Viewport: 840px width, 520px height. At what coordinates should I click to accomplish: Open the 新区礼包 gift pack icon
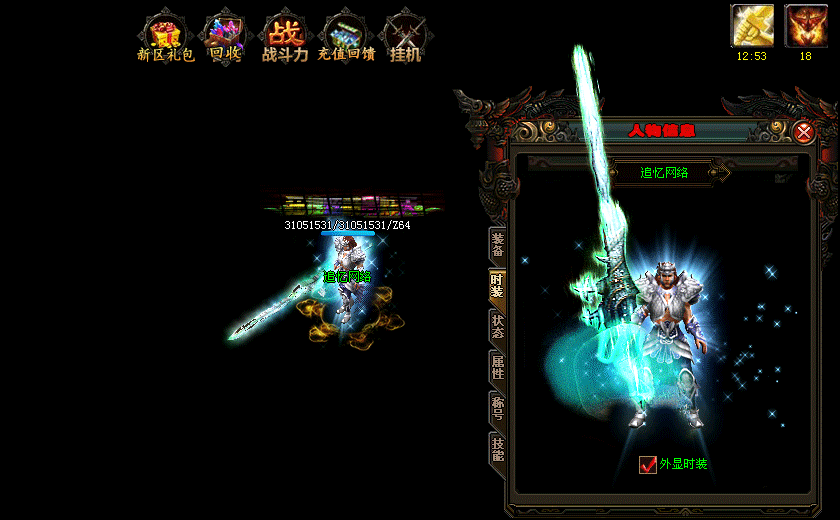pyautogui.click(x=161, y=37)
